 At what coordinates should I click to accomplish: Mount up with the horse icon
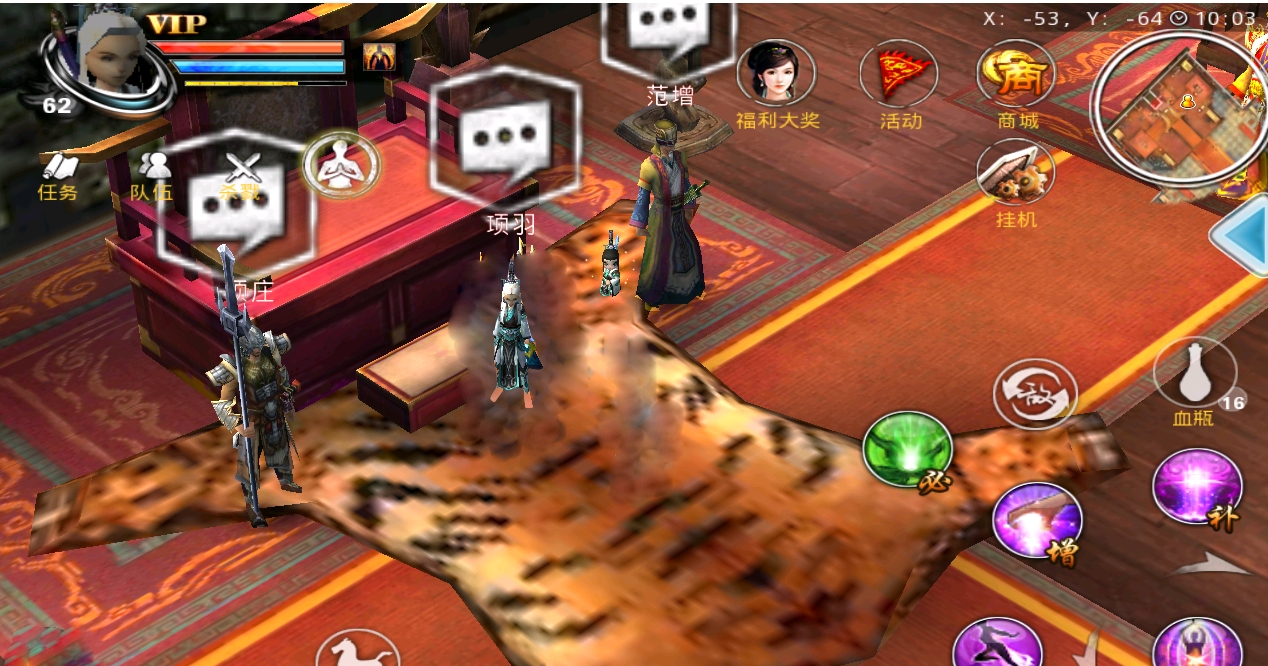tap(357, 650)
